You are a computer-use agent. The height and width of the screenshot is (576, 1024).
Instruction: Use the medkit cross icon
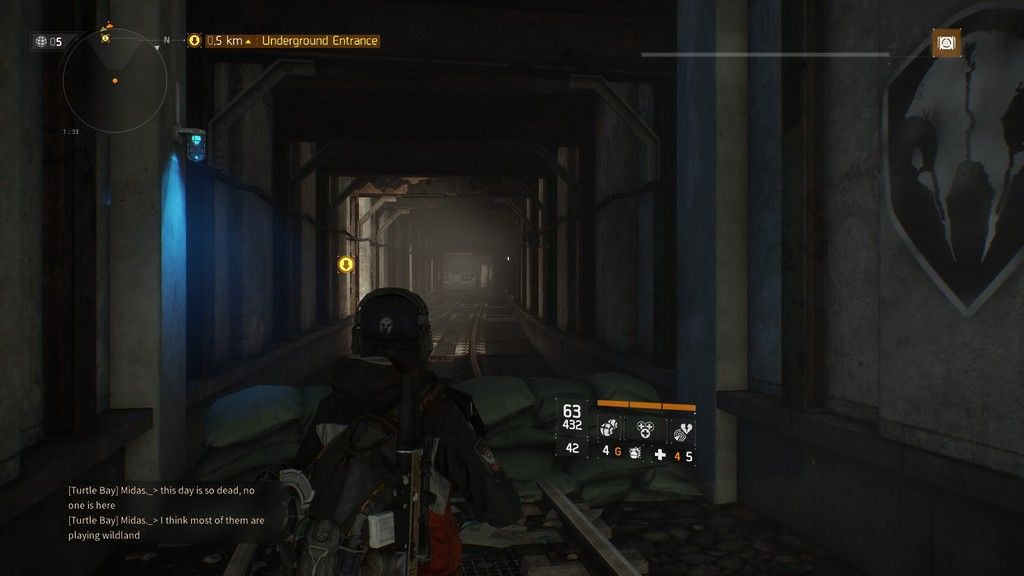pos(660,455)
